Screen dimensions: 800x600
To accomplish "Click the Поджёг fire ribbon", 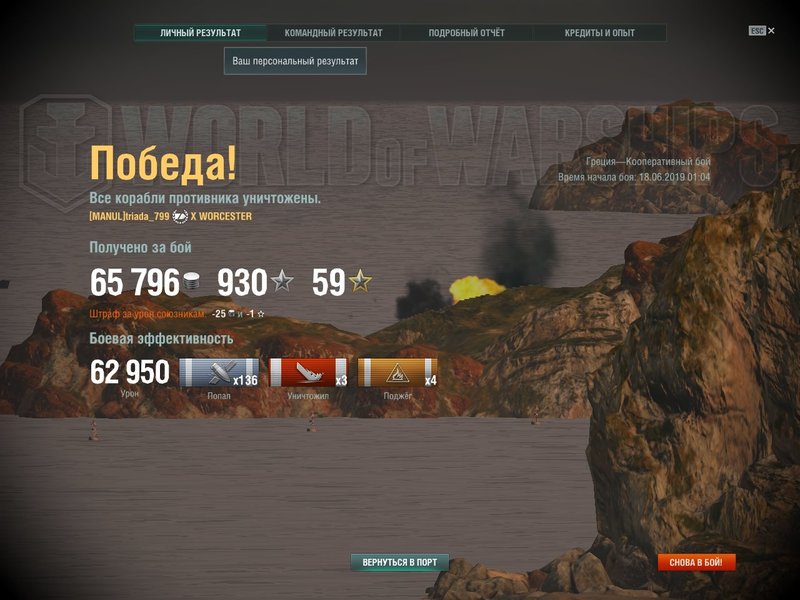I will point(397,373).
